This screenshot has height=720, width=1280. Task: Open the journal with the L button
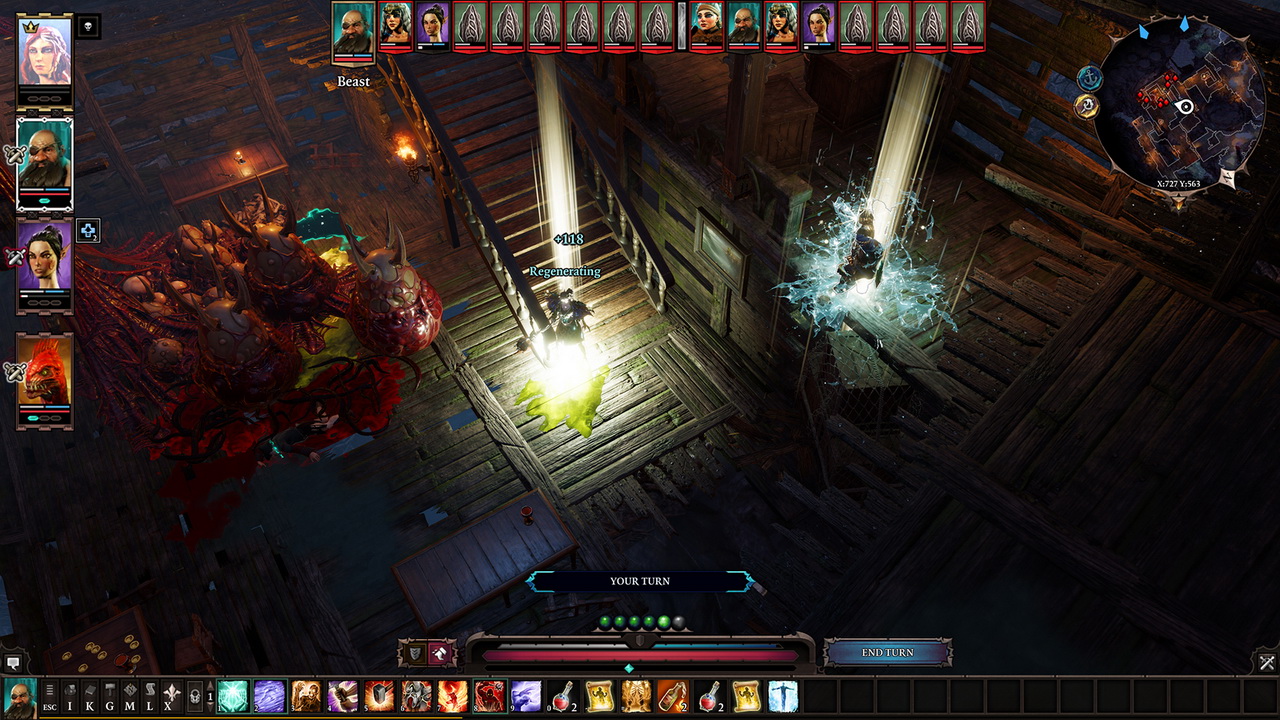(150, 696)
